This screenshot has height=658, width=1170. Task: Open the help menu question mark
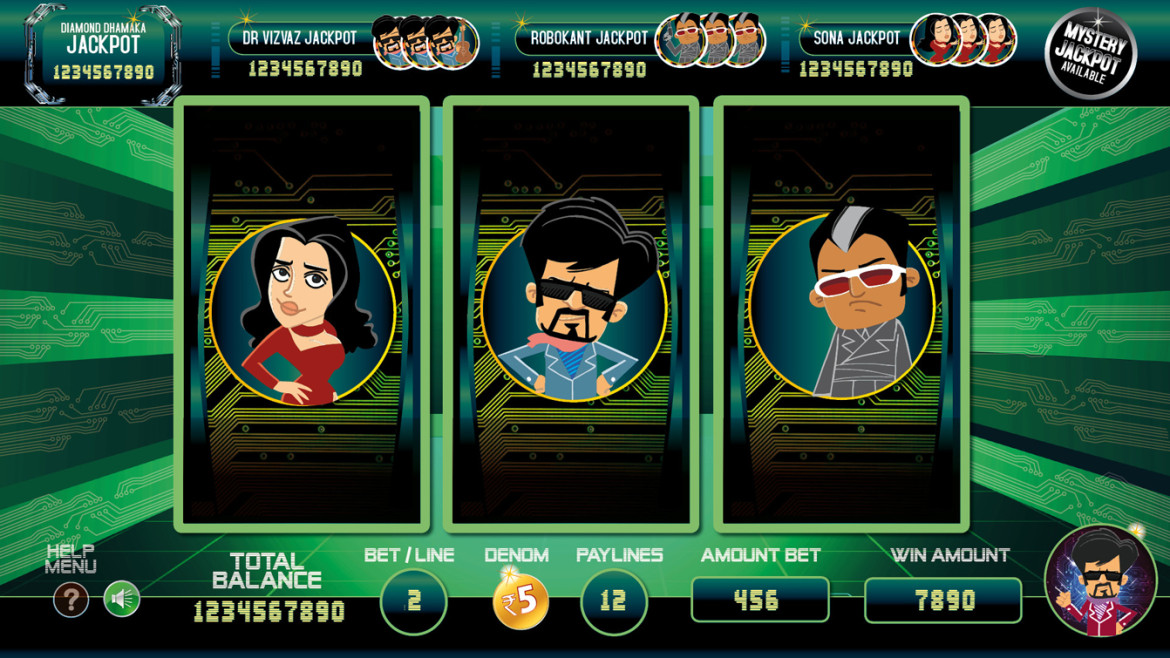tap(71, 600)
